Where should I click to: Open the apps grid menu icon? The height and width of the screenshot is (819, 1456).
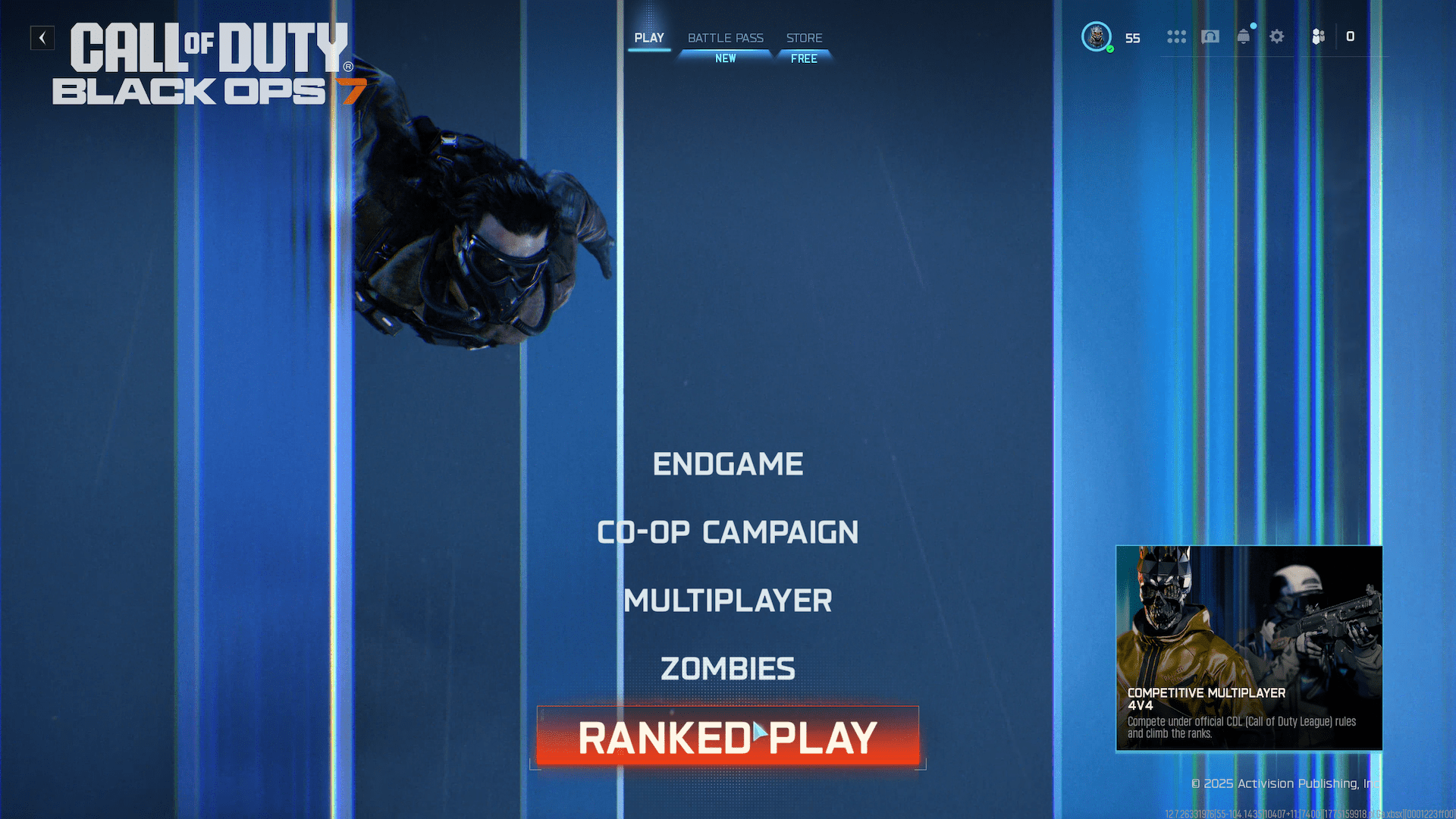tap(1176, 36)
